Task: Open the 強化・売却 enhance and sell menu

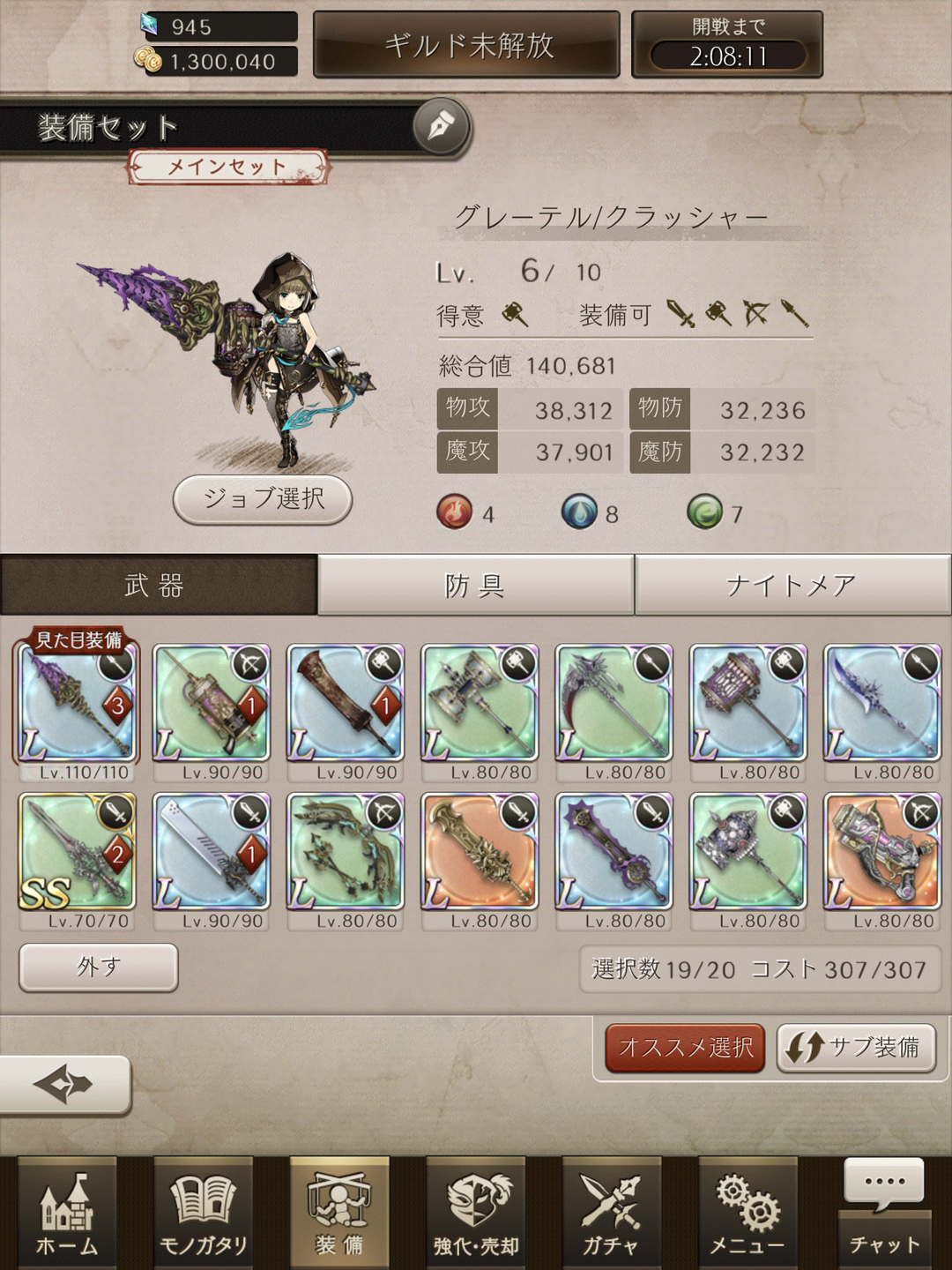Action: [476, 1213]
